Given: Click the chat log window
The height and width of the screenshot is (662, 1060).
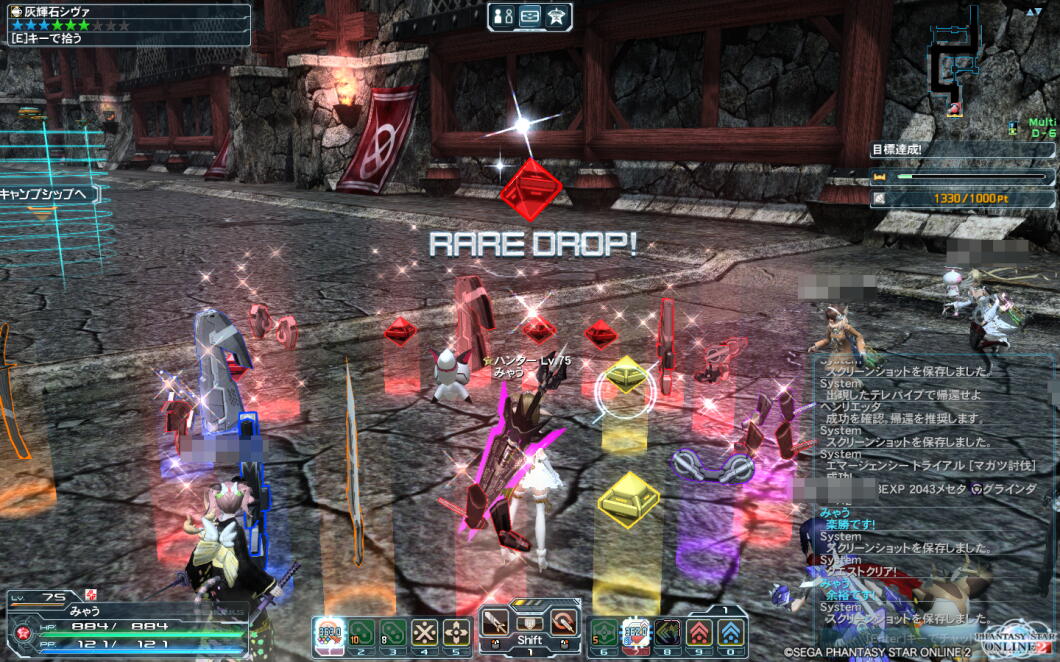Looking at the screenshot, I should coord(930,490).
